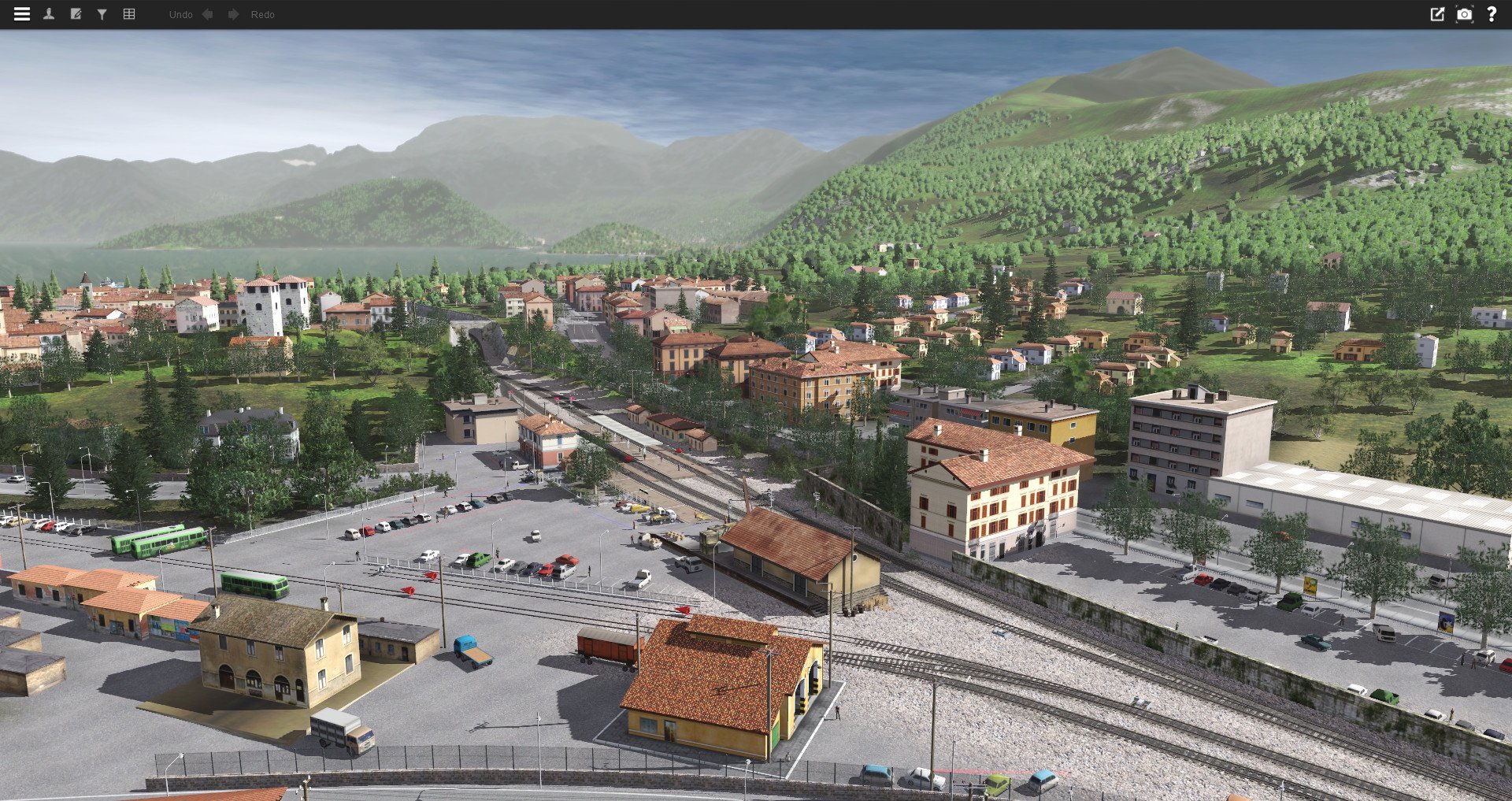This screenshot has width=1512, height=801.
Task: Open the camera screenshot tool
Action: 1465,13
